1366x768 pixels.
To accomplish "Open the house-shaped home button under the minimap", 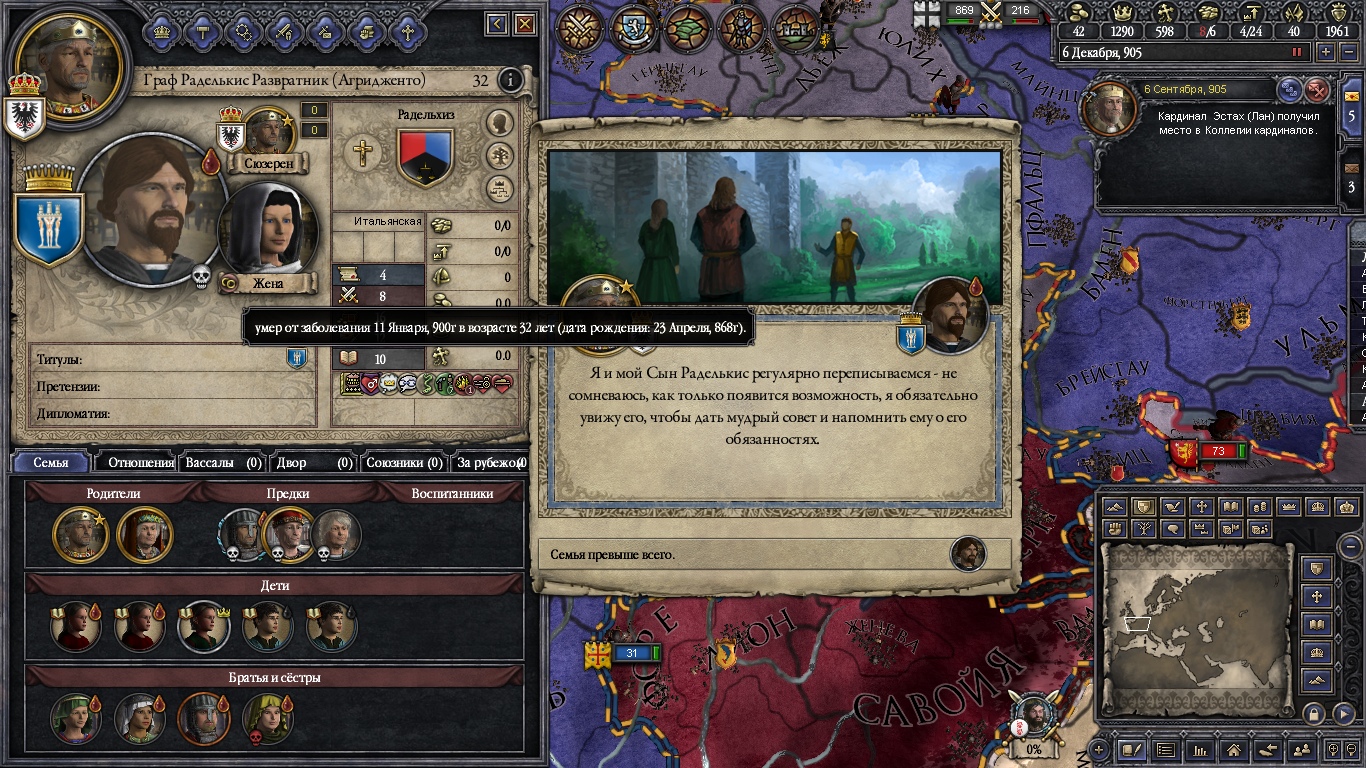I will [1233, 749].
